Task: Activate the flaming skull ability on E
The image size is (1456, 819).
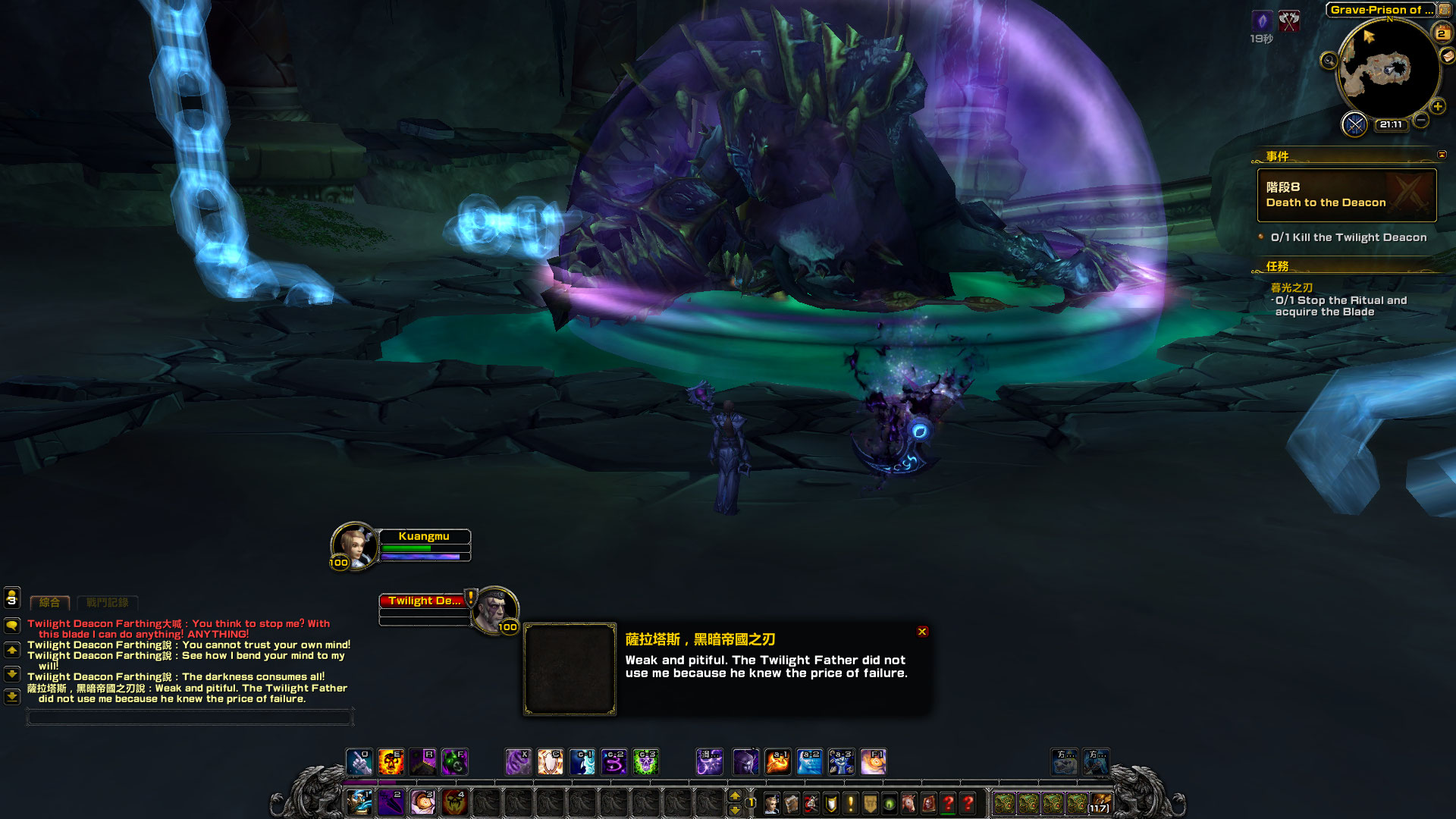Action: (x=391, y=761)
